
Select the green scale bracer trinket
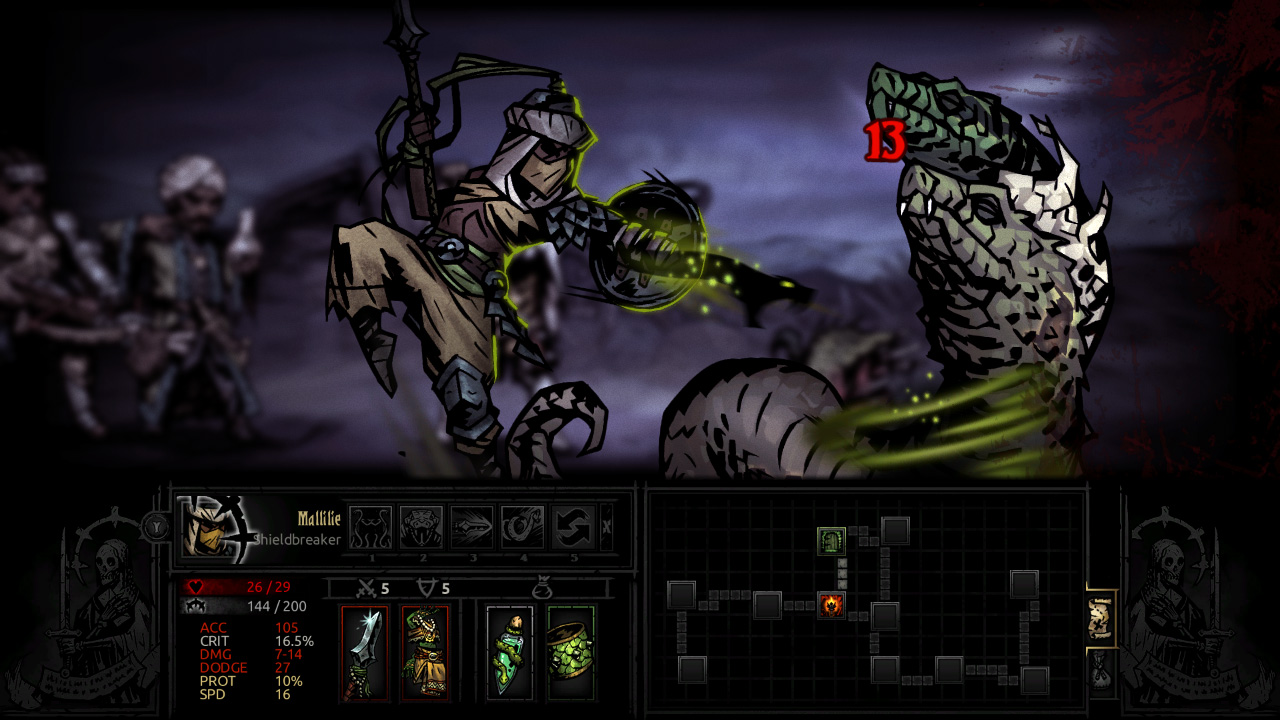coord(570,654)
